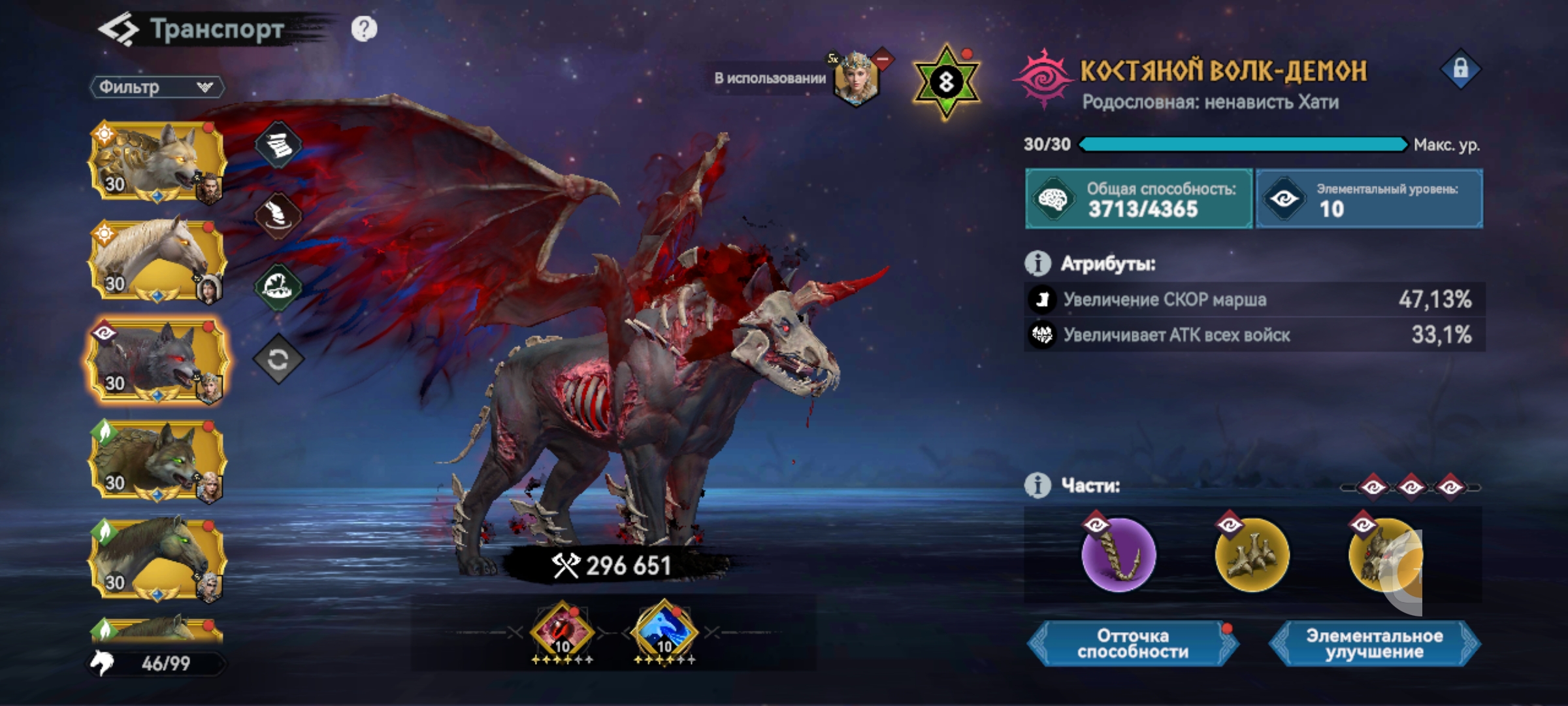Open the blue bird skill, level 10

pos(664,632)
